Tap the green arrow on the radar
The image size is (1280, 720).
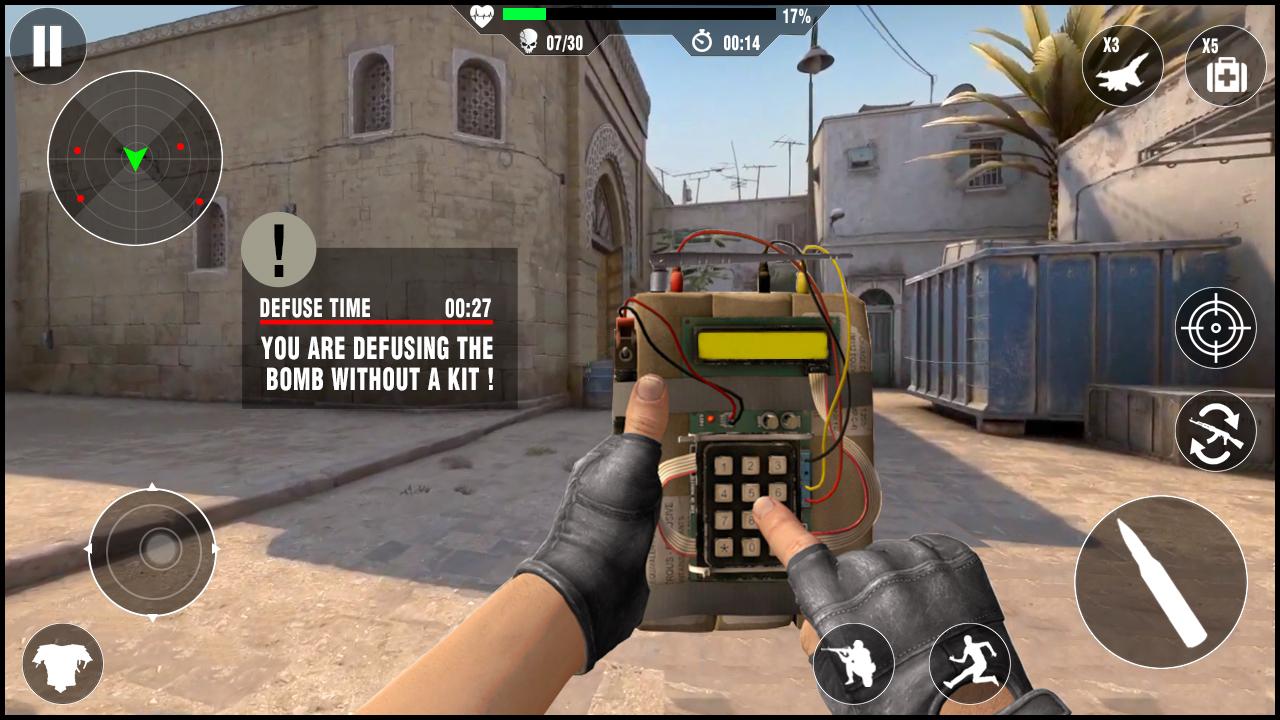[136, 158]
